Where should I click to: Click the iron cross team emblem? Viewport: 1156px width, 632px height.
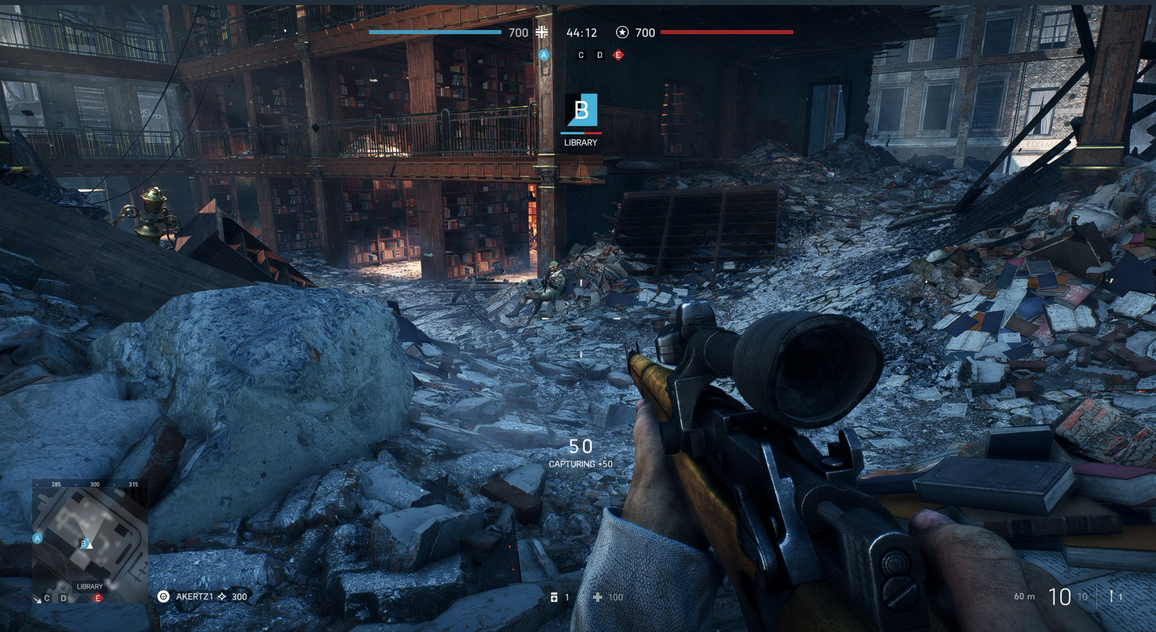point(543,32)
